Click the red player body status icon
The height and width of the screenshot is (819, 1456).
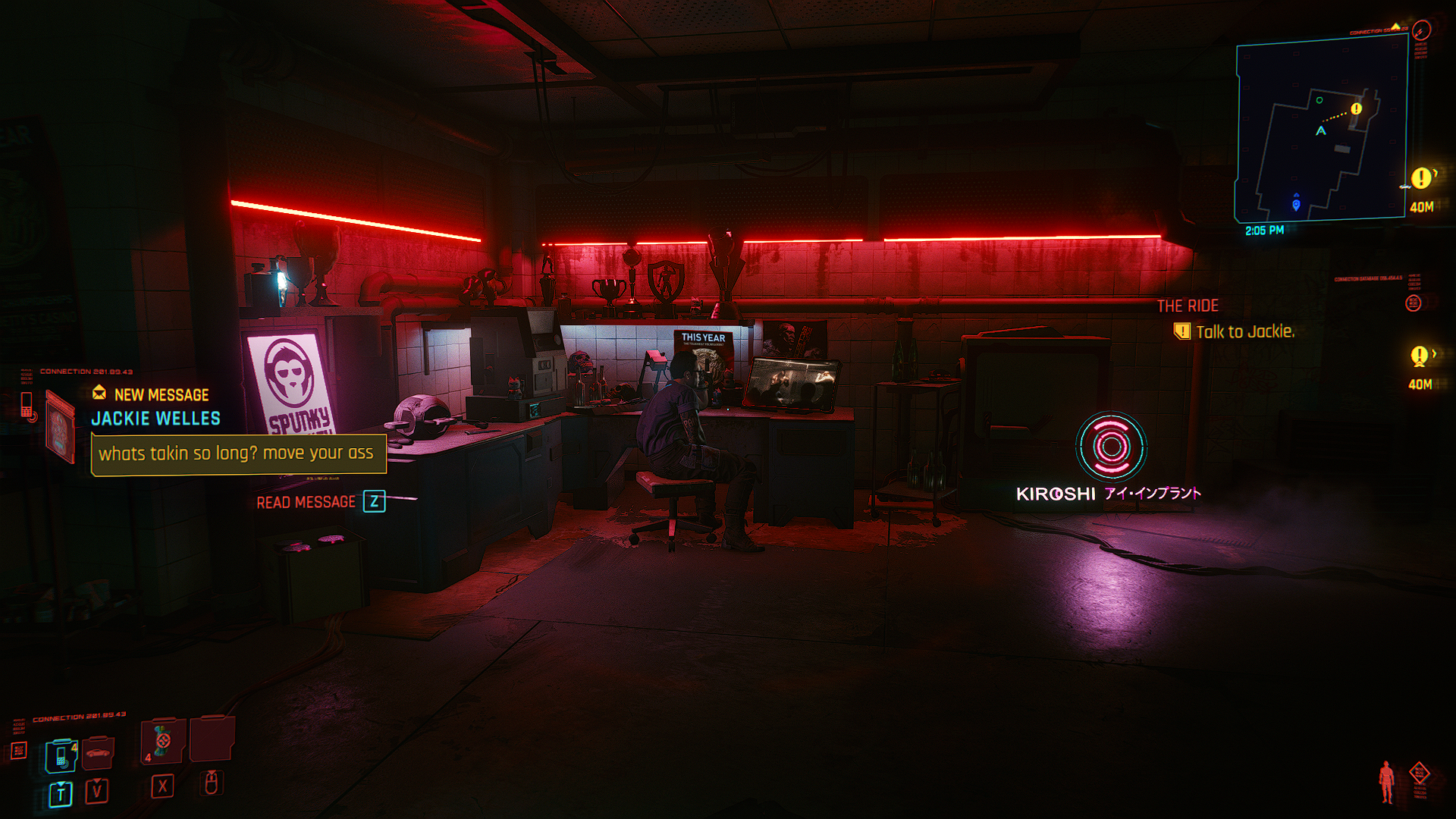(1387, 781)
